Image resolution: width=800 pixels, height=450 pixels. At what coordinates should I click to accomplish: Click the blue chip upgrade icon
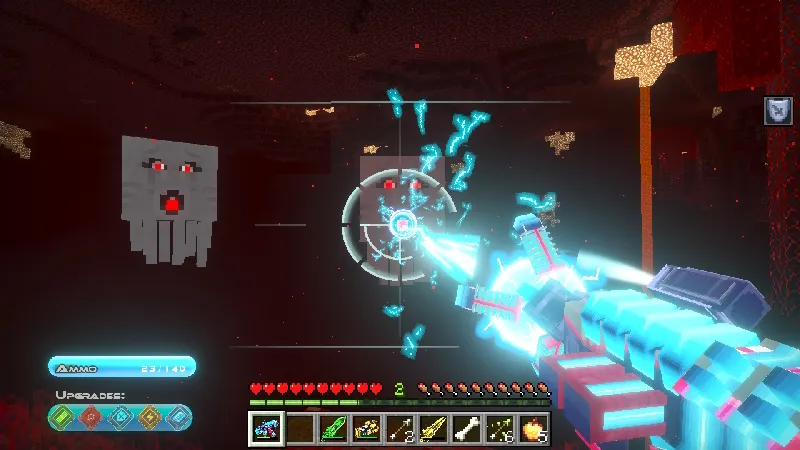pos(176,417)
